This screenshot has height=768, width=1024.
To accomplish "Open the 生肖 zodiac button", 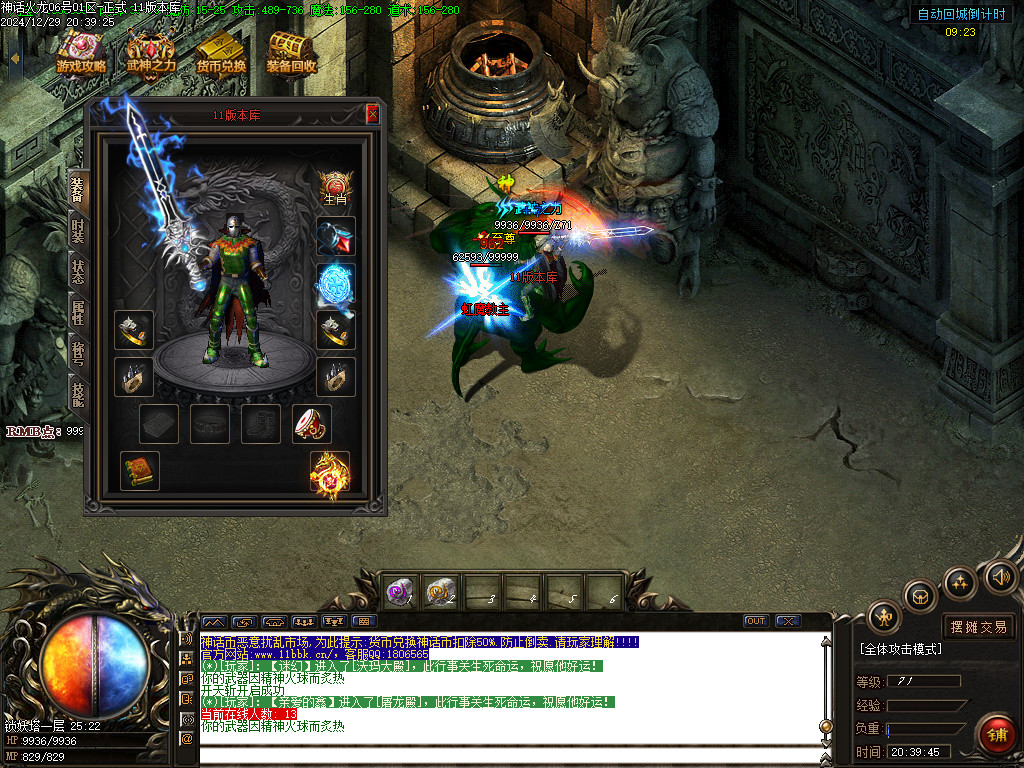I will click(x=336, y=187).
